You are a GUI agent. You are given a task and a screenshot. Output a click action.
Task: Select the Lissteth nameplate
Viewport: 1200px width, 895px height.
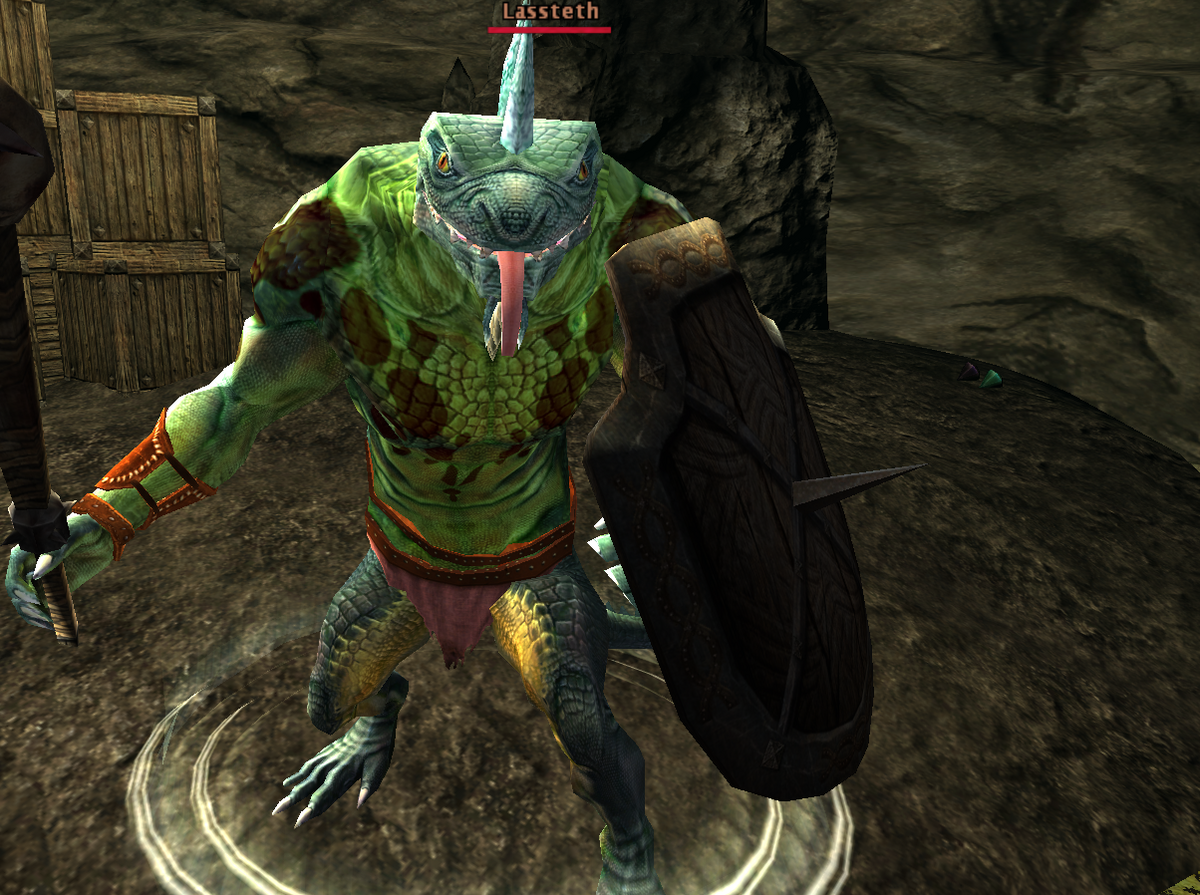[550, 12]
